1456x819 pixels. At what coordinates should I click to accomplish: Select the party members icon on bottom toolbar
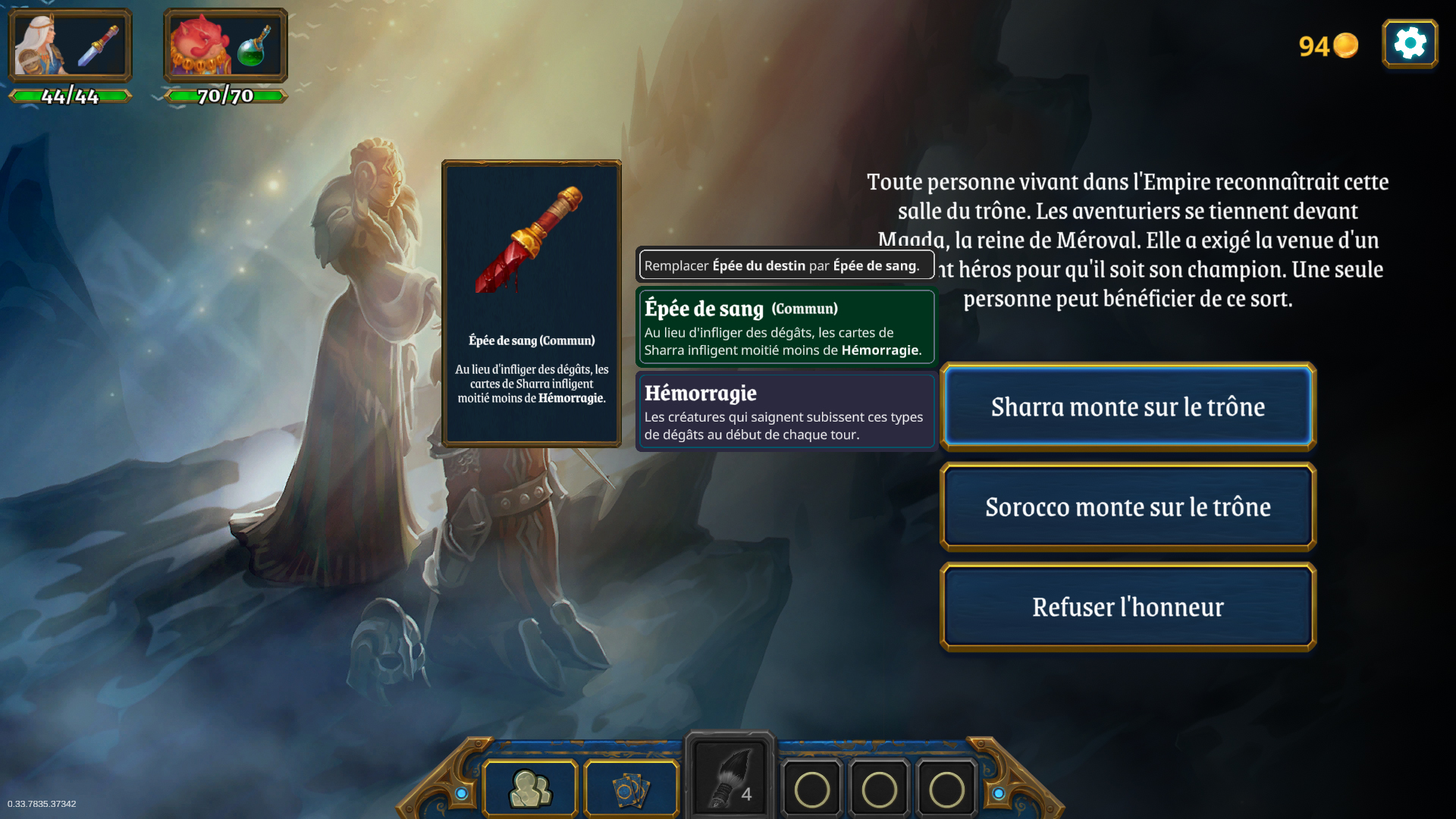(x=530, y=789)
